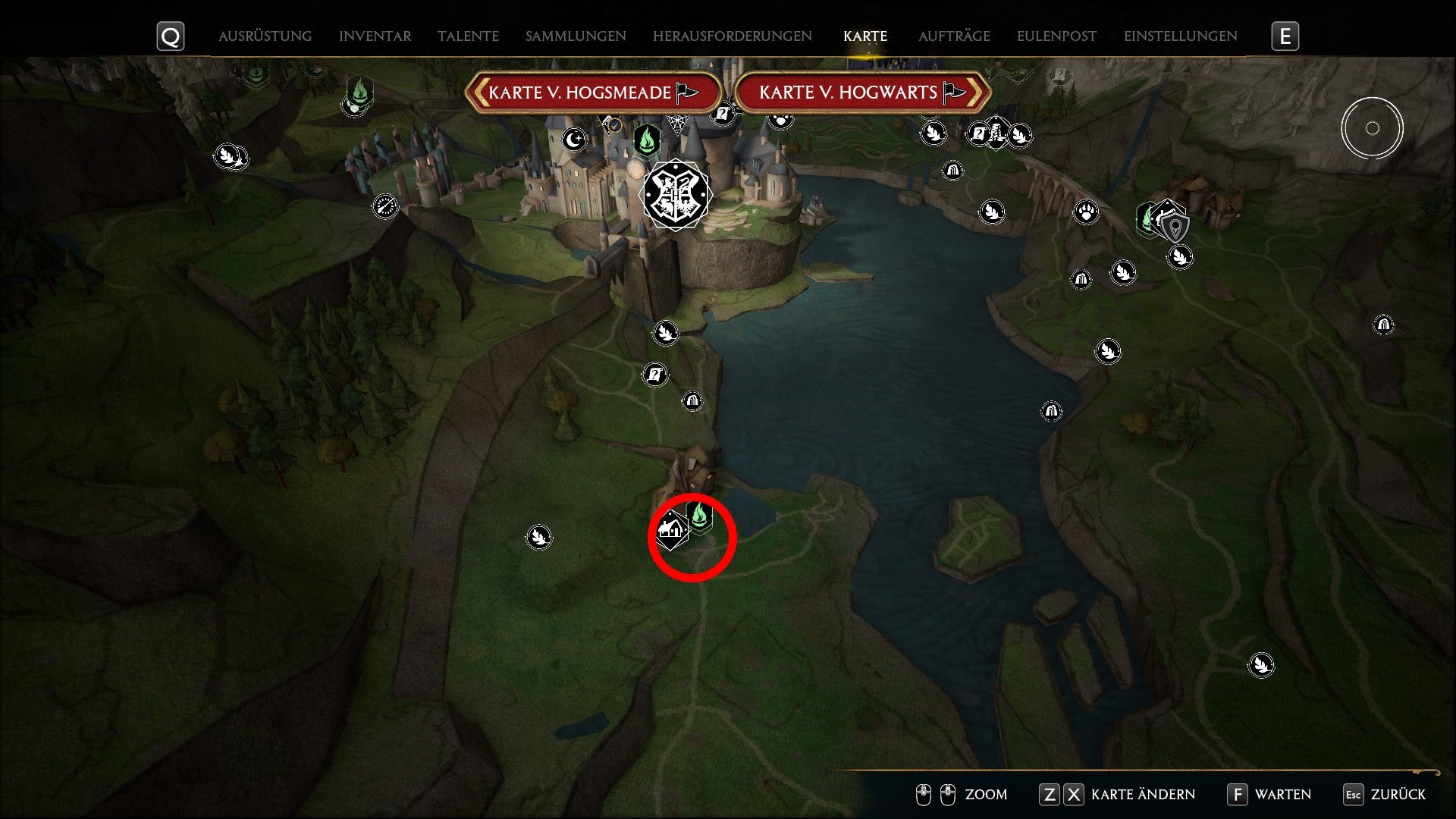Click the compass rose in the top right corner
1456x819 pixels.
point(1373,128)
